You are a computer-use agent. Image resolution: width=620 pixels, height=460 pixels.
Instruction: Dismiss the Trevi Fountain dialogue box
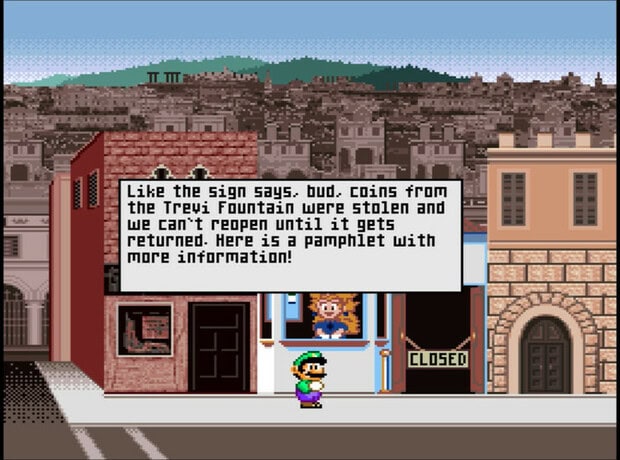pos(290,236)
